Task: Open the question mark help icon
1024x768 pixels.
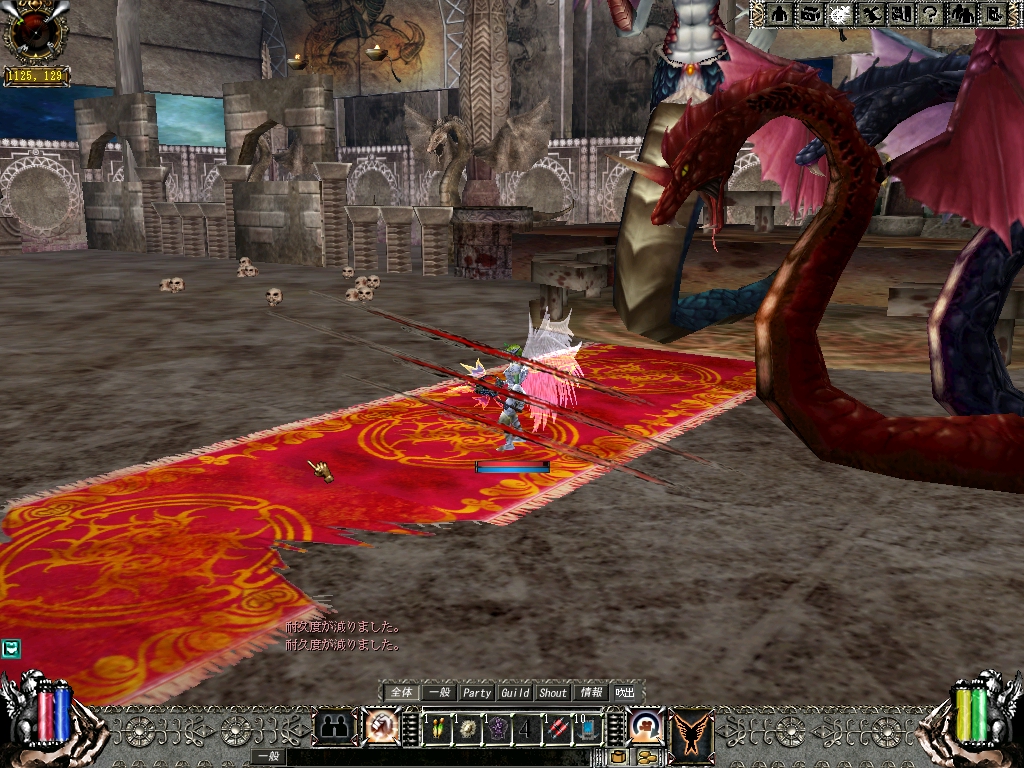Action: pos(932,14)
